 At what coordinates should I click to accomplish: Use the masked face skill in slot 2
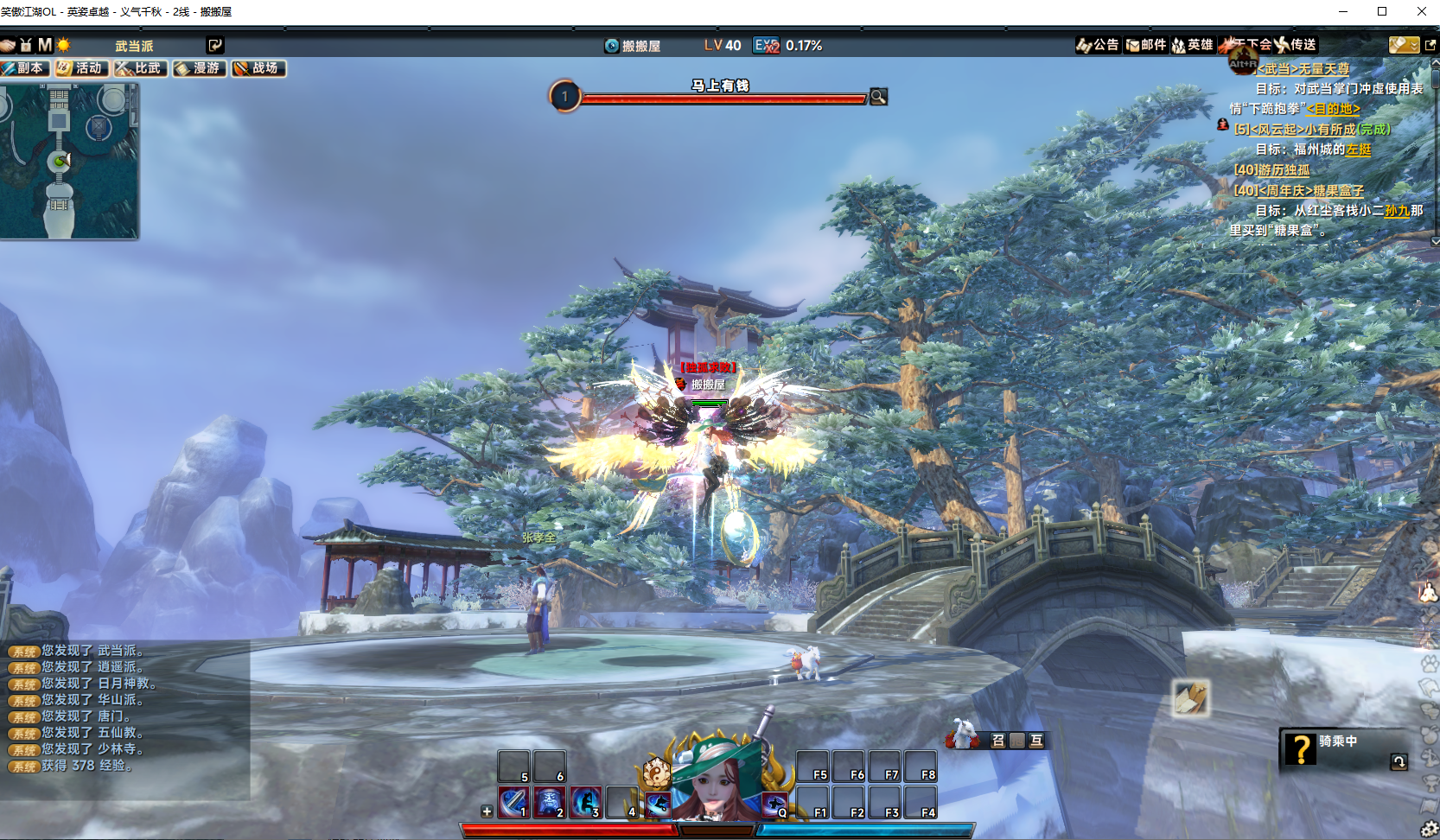(x=550, y=802)
